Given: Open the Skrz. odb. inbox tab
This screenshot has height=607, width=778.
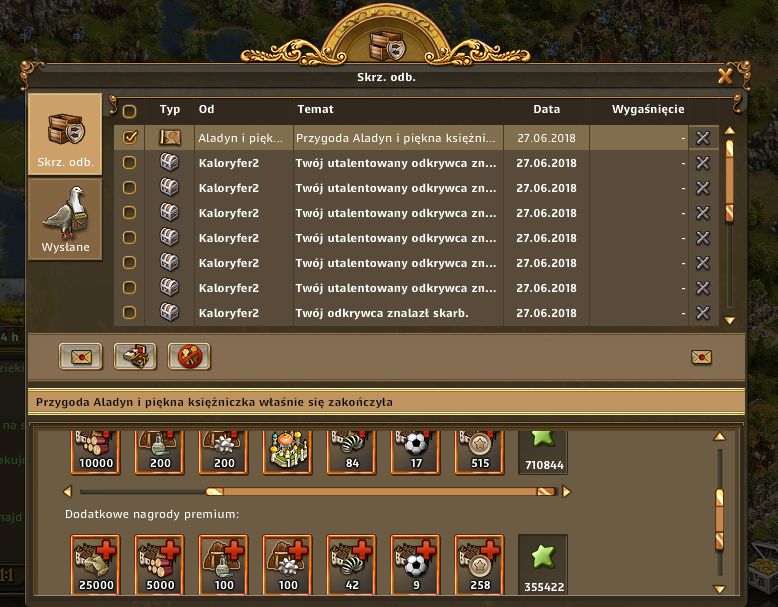Looking at the screenshot, I should point(65,133).
